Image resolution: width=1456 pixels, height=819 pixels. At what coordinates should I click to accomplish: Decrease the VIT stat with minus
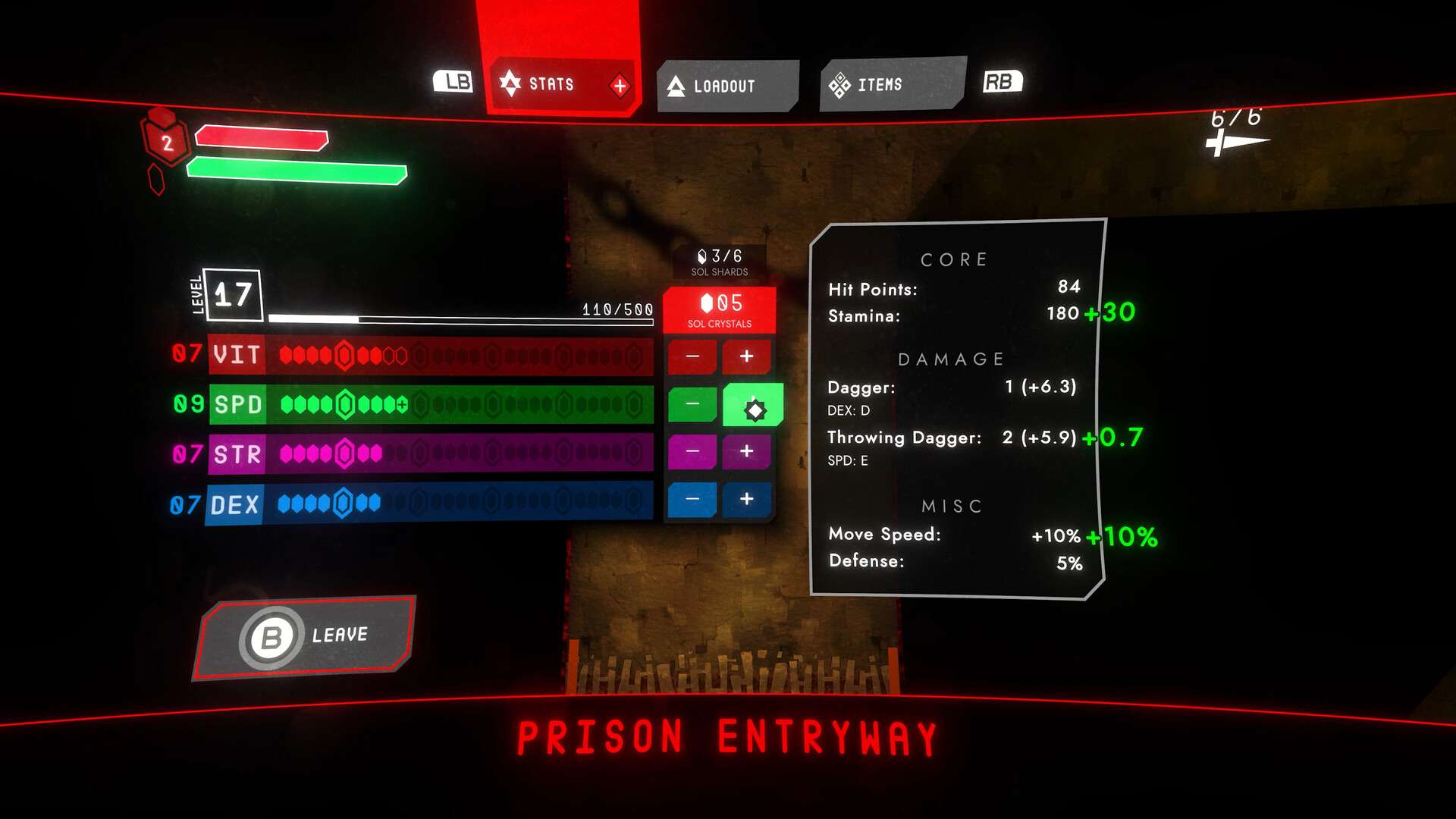(692, 356)
